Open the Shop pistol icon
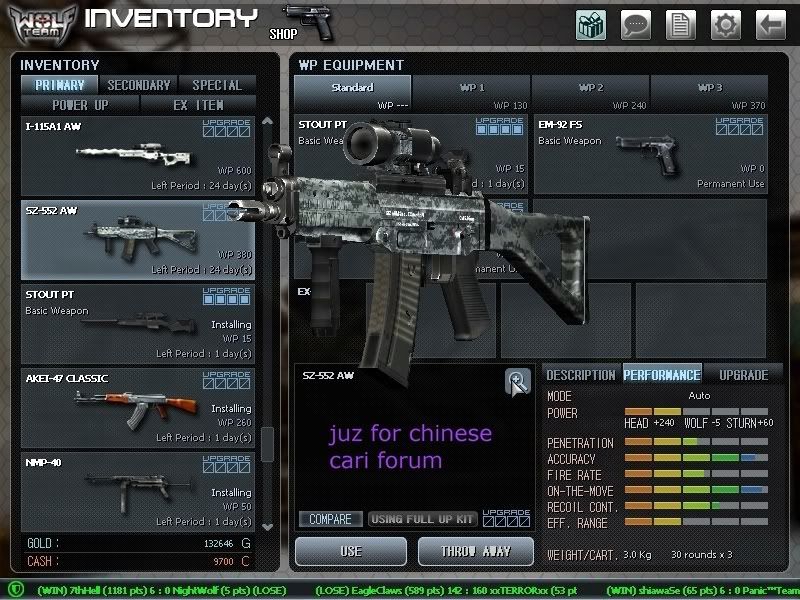 tap(307, 22)
